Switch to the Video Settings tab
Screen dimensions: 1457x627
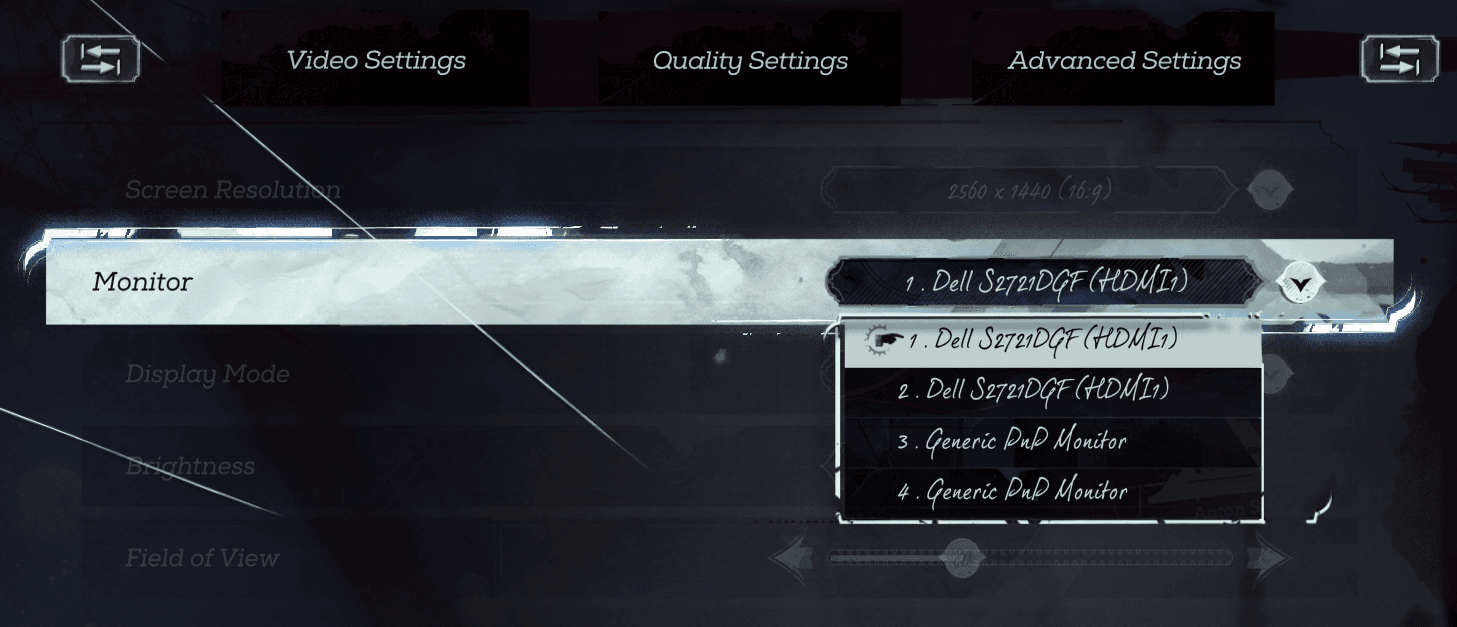click(x=376, y=60)
